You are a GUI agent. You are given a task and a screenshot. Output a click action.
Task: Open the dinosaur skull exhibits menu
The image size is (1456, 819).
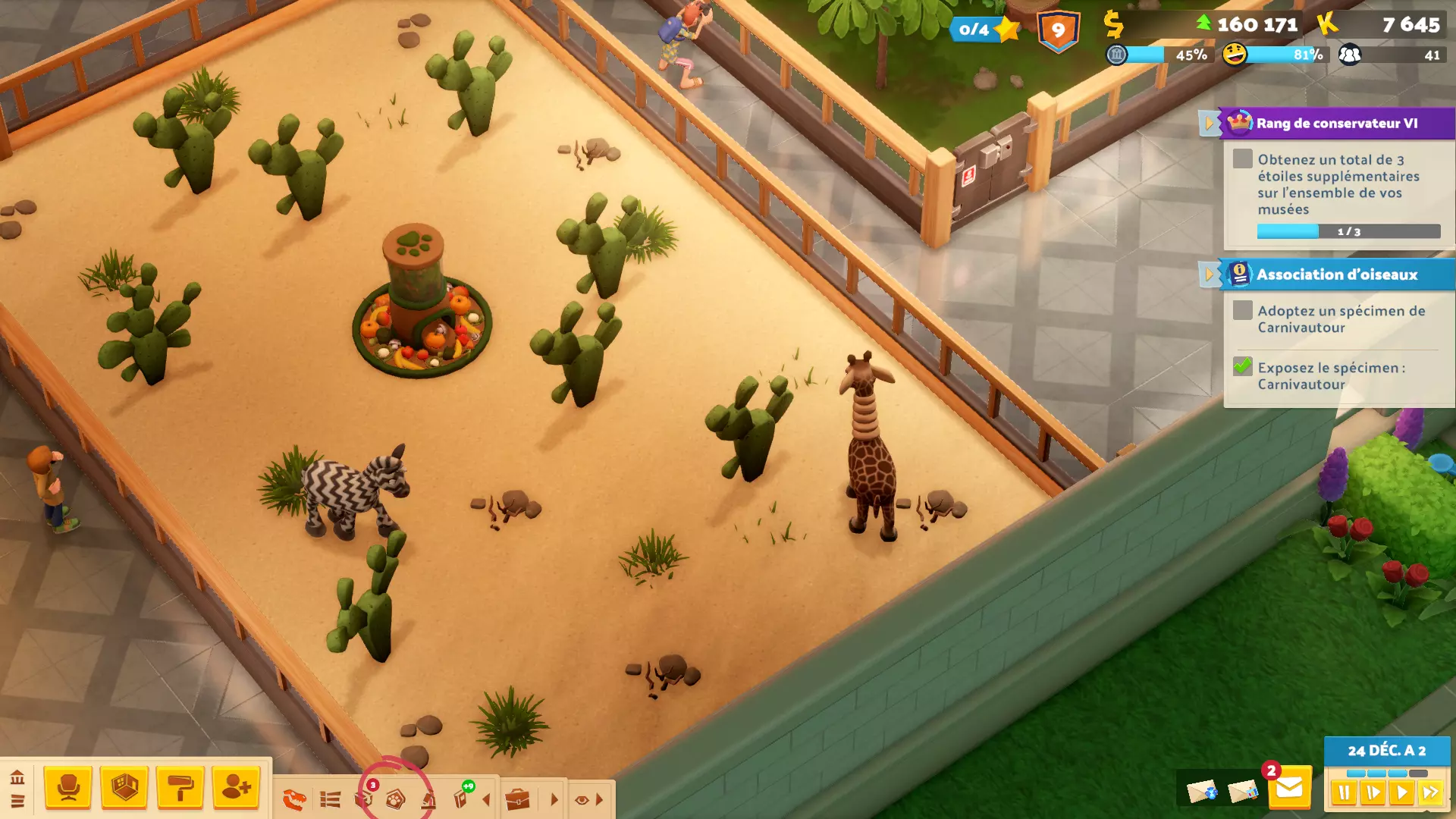294,799
